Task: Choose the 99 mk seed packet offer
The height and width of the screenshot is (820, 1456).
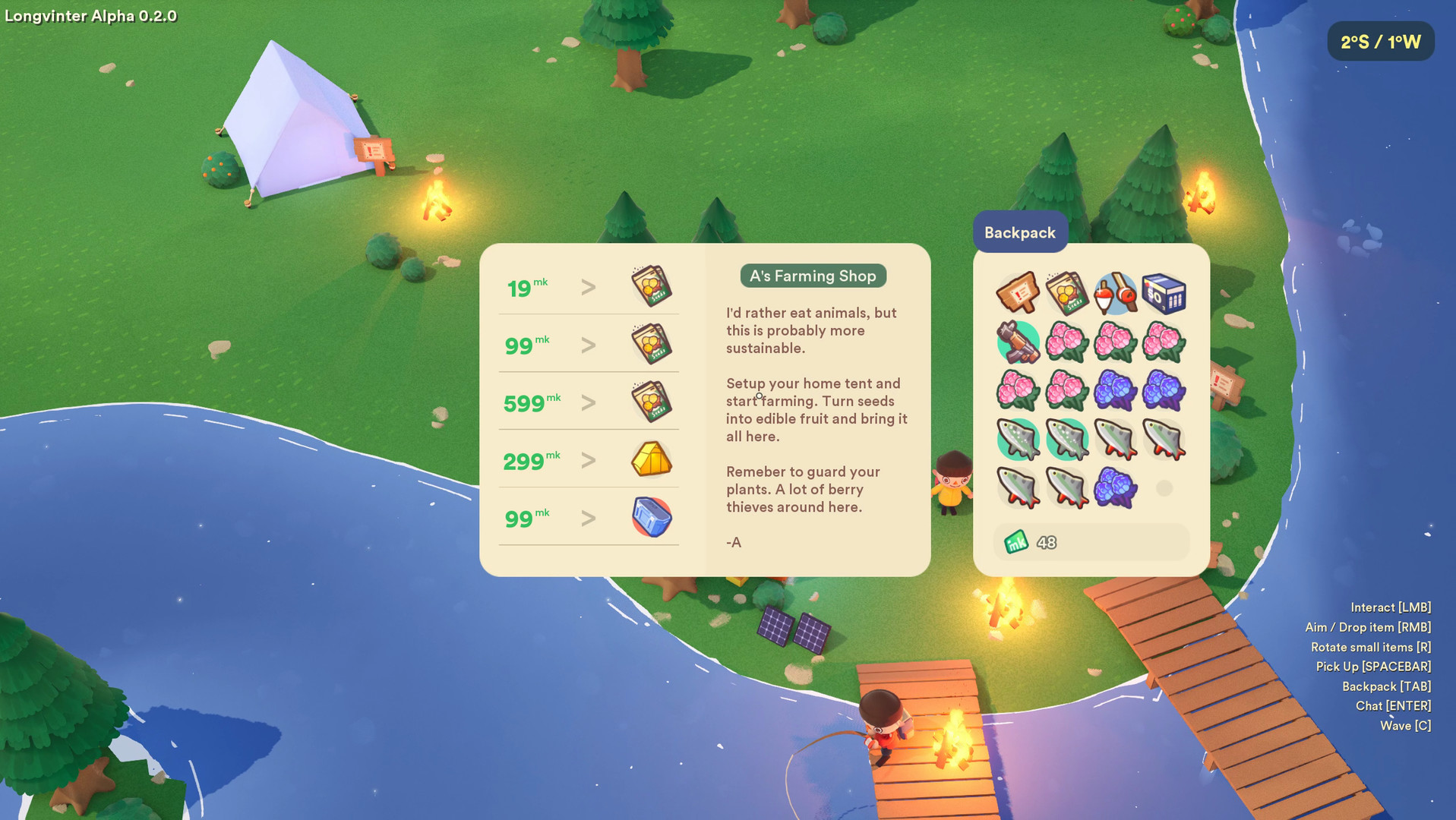Action: (651, 344)
